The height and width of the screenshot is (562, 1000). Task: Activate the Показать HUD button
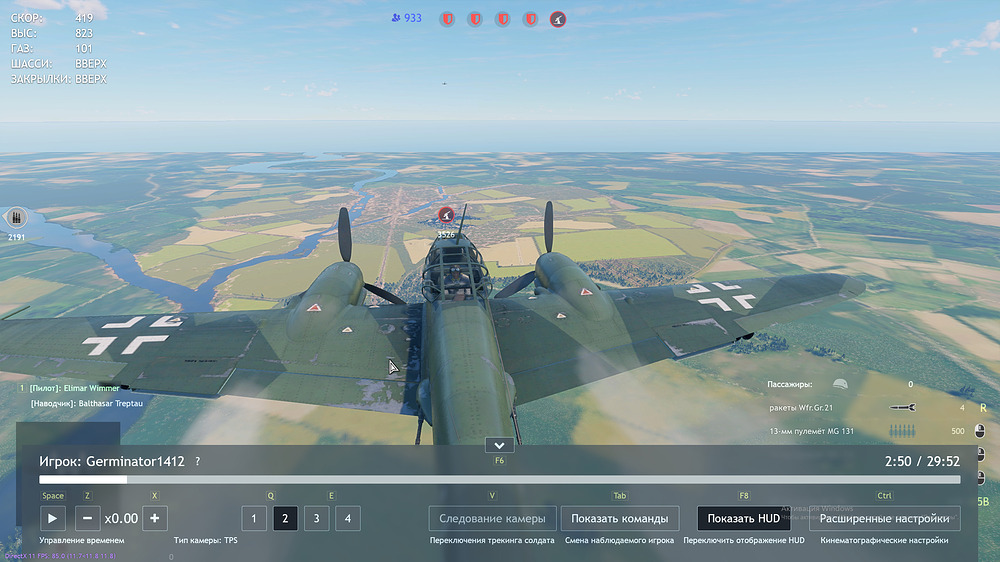[742, 518]
